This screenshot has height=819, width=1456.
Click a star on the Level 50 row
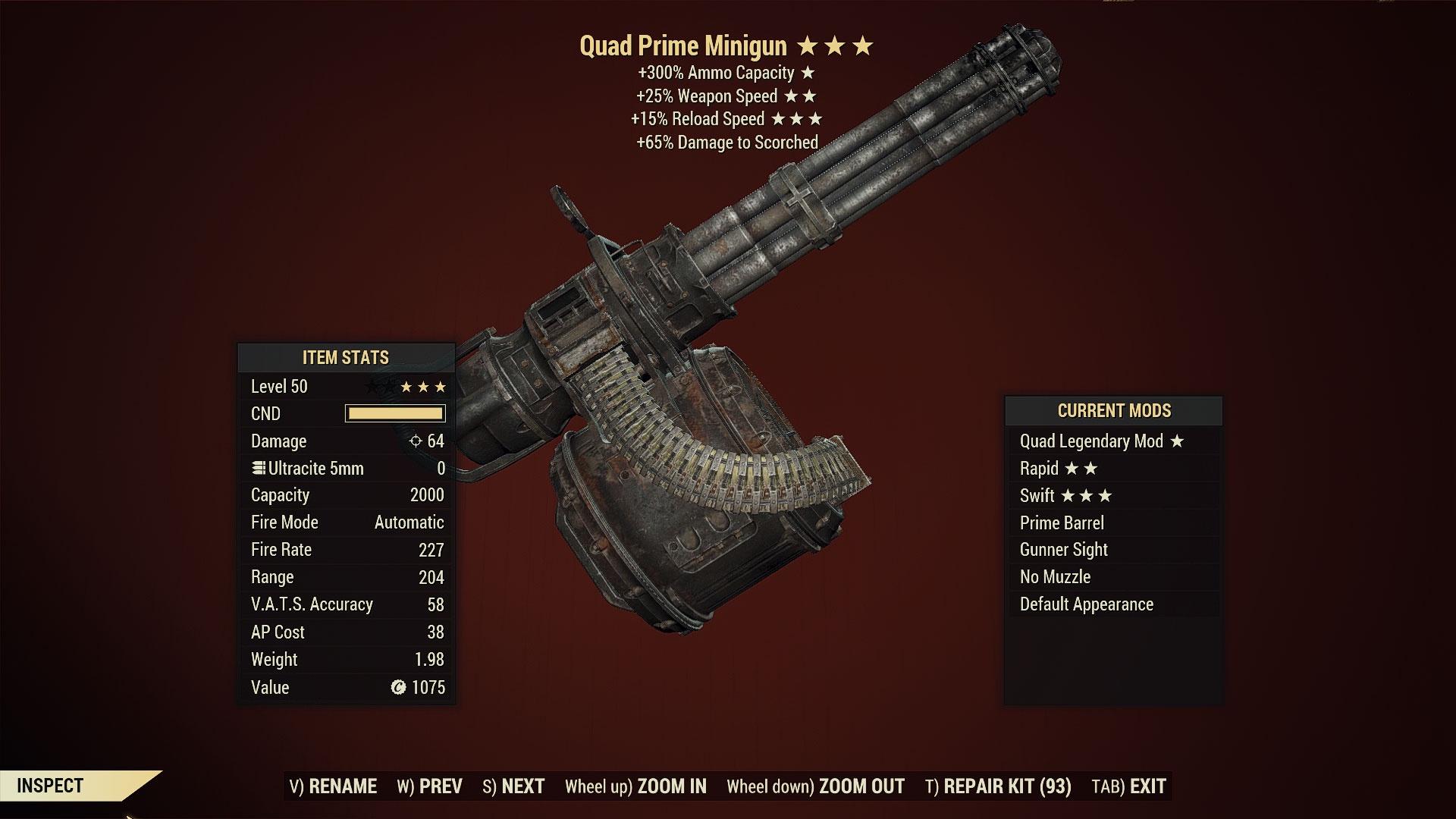pyautogui.click(x=425, y=386)
